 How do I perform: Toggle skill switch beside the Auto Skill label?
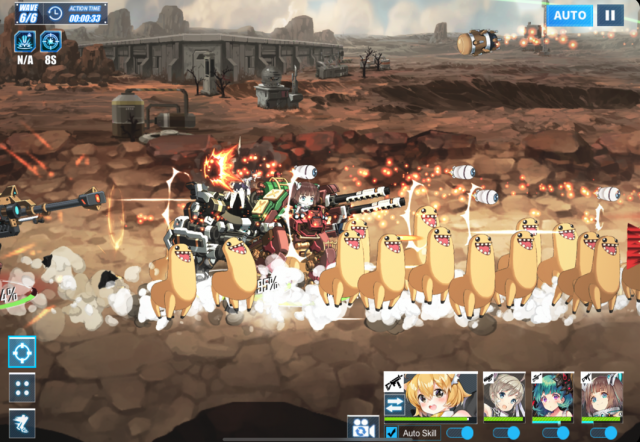point(460,433)
